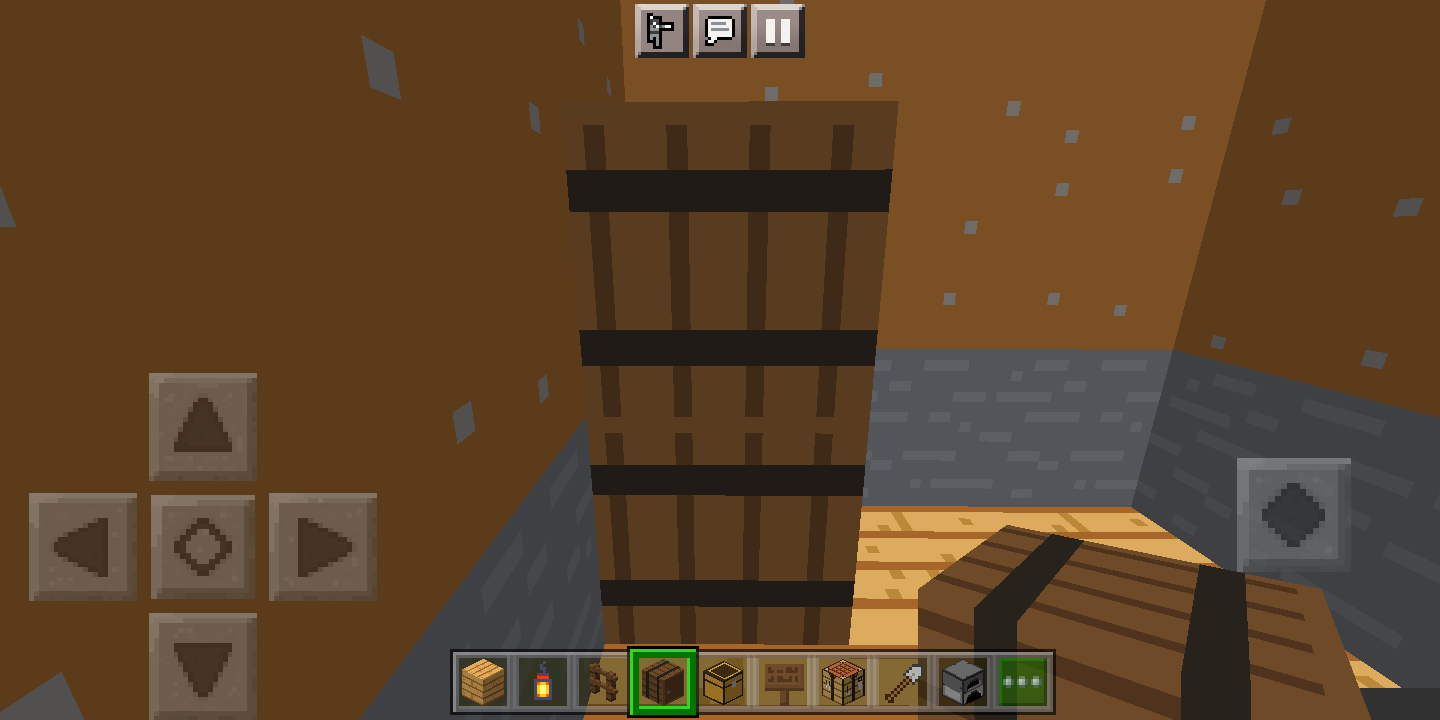The height and width of the screenshot is (720, 1440).
Task: Select the fence item in the hotbar
Action: coord(602,681)
